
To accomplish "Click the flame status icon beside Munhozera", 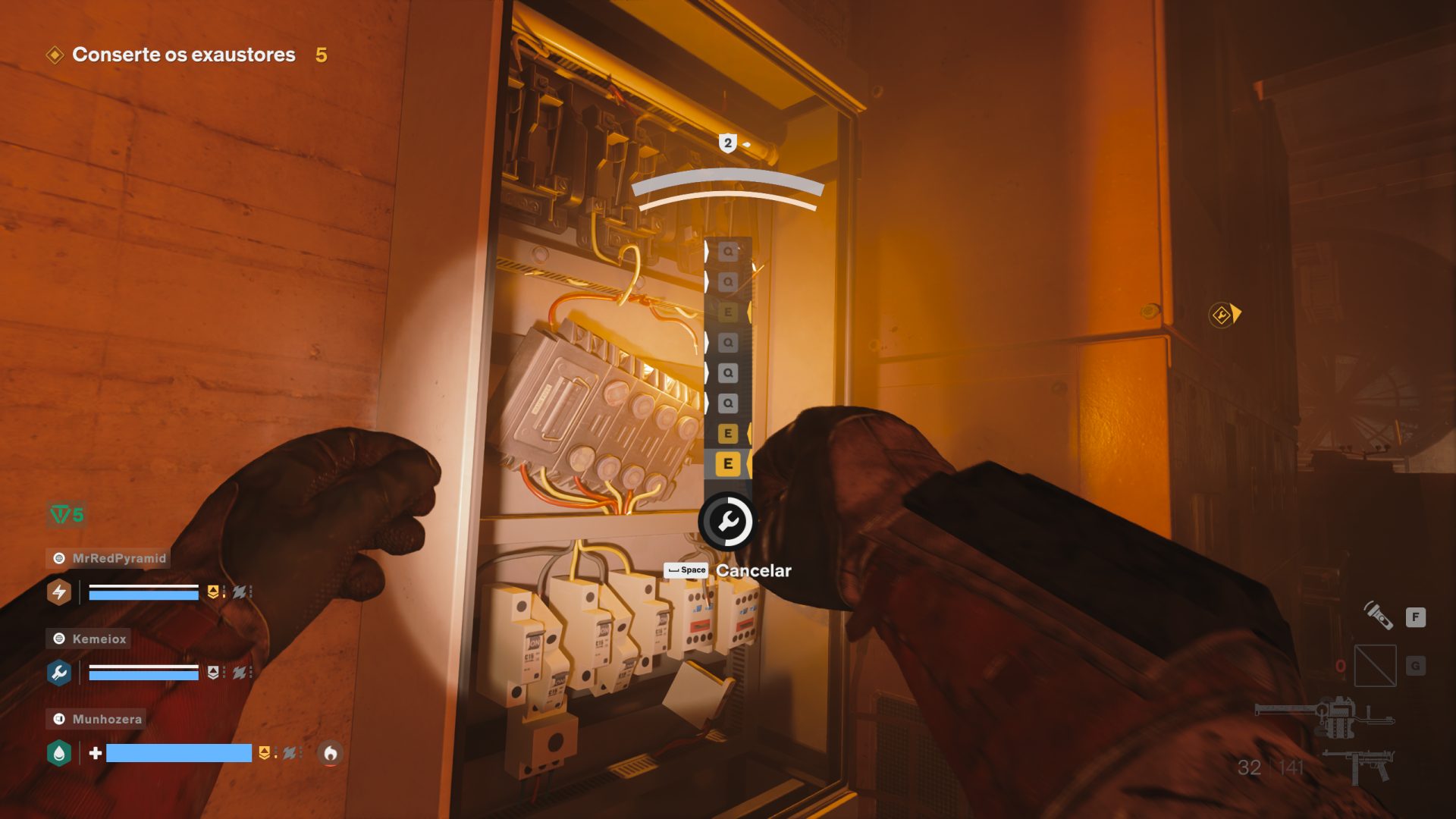I will [330, 753].
